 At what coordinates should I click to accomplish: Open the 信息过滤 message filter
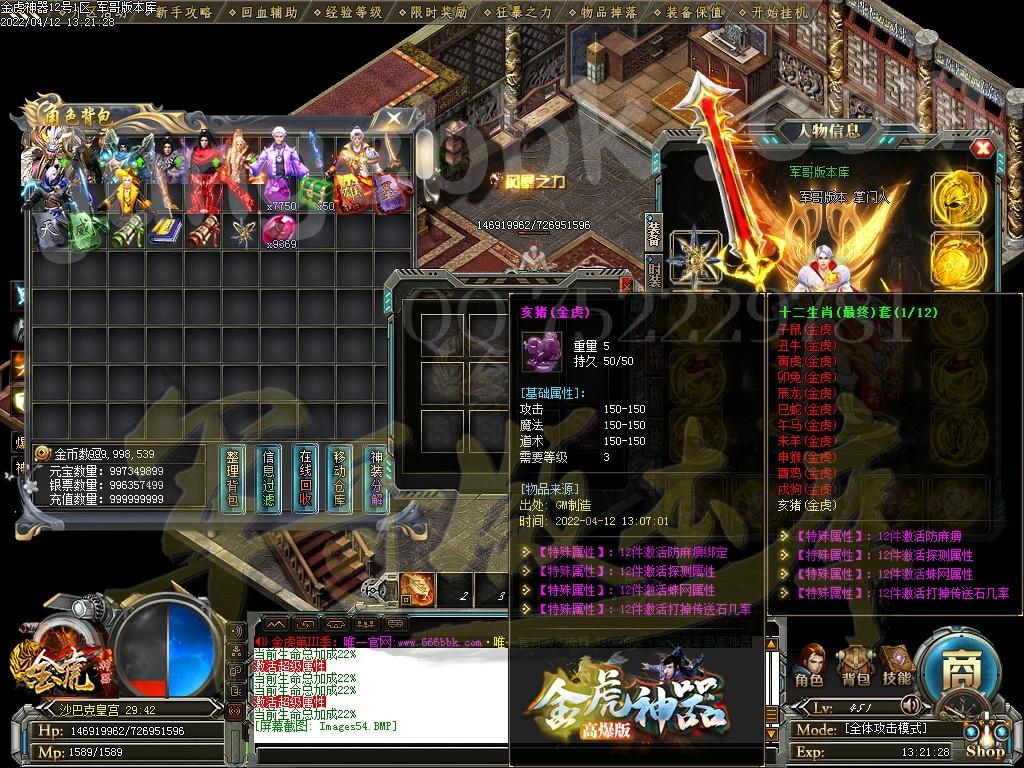(x=268, y=479)
